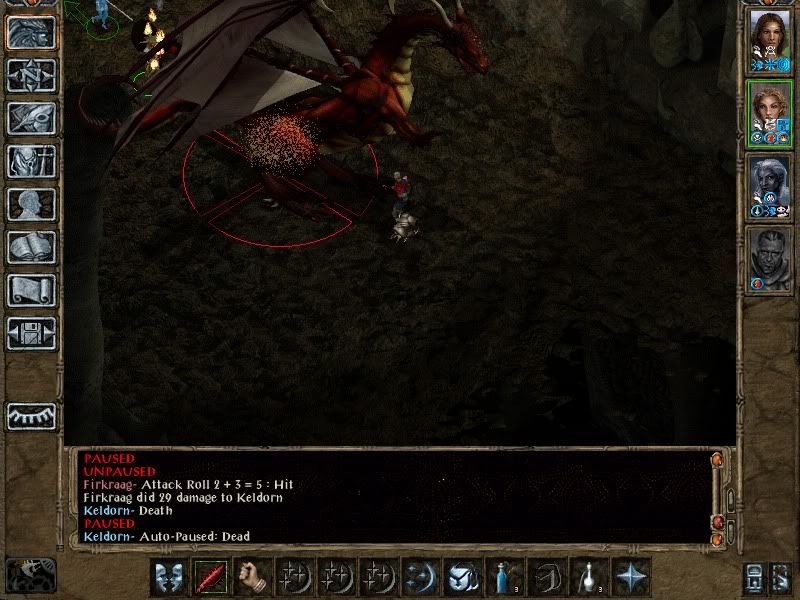
Task: Open the journal with the quill icon
Action: tap(31, 118)
